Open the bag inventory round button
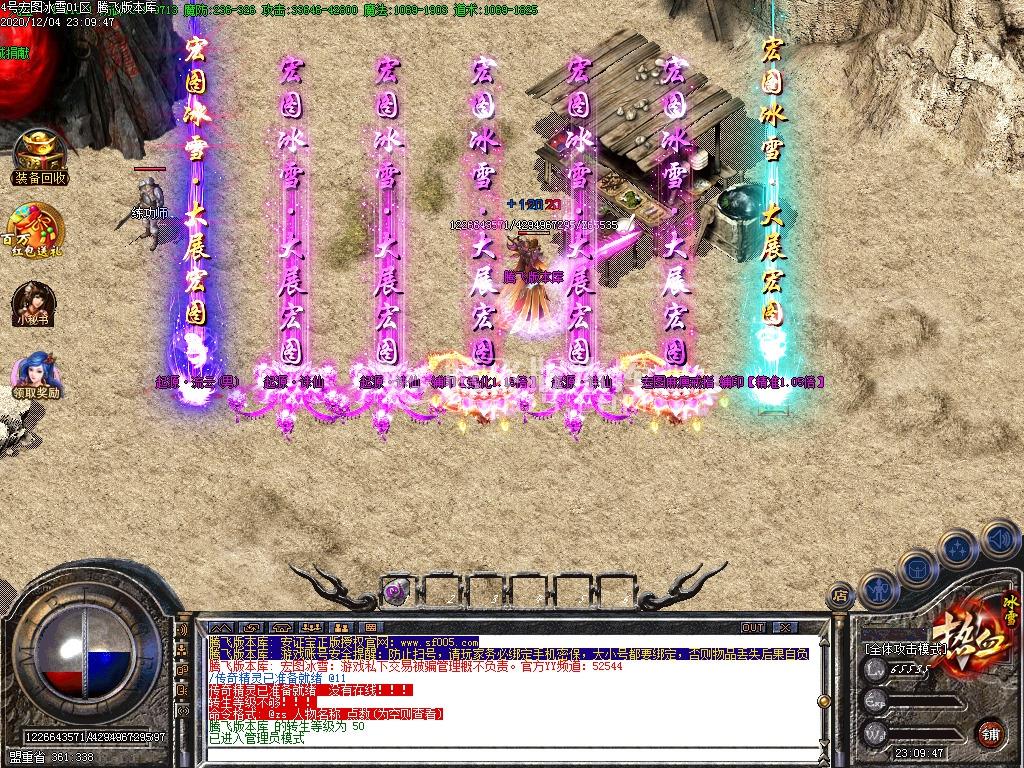Image resolution: width=1024 pixels, height=768 pixels. pyautogui.click(x=918, y=568)
